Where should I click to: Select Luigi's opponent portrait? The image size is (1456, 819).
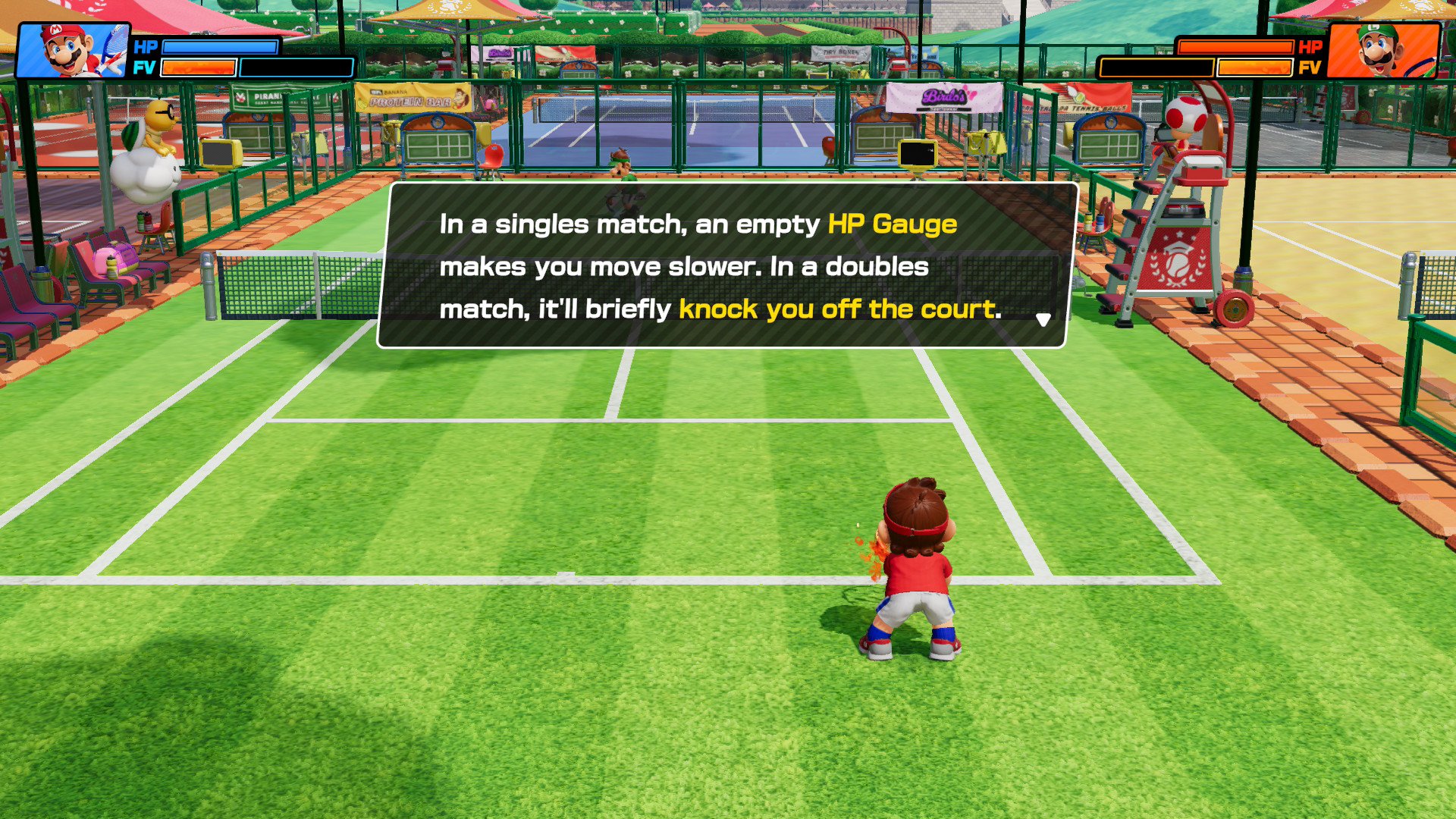(x=1383, y=51)
